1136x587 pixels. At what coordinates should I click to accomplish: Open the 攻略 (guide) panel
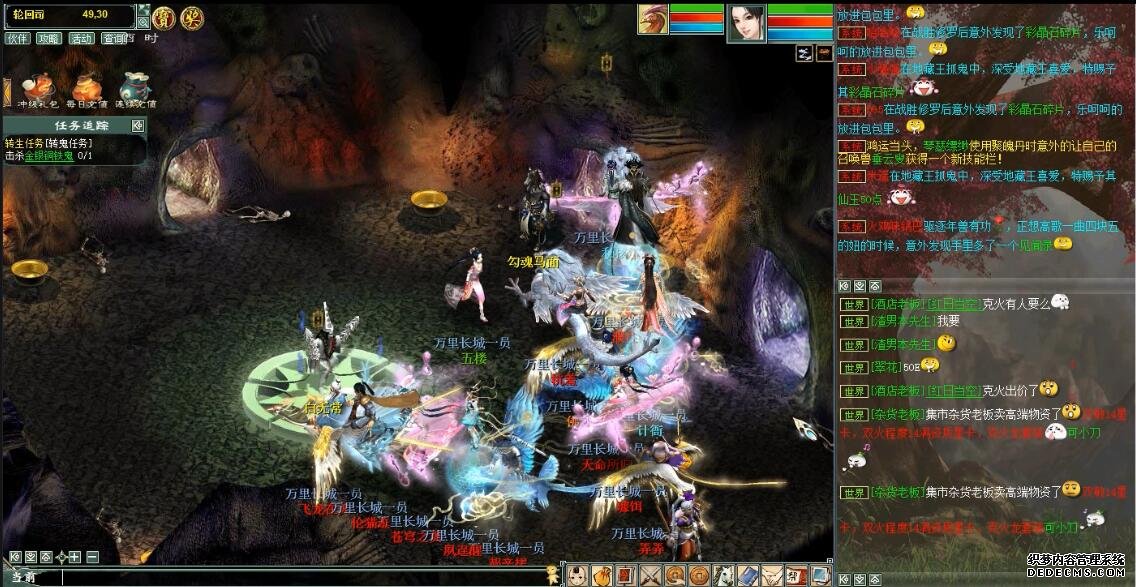pos(48,38)
